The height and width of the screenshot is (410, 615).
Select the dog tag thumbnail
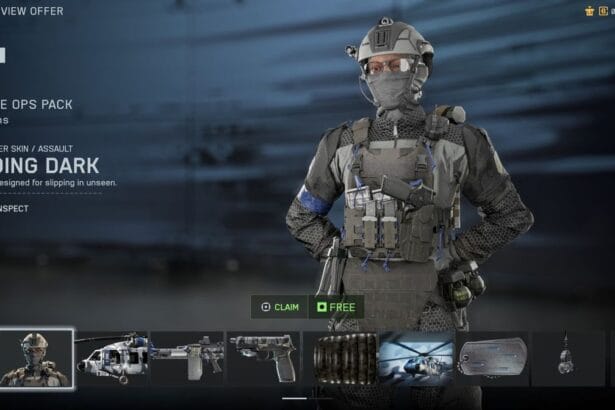point(491,358)
